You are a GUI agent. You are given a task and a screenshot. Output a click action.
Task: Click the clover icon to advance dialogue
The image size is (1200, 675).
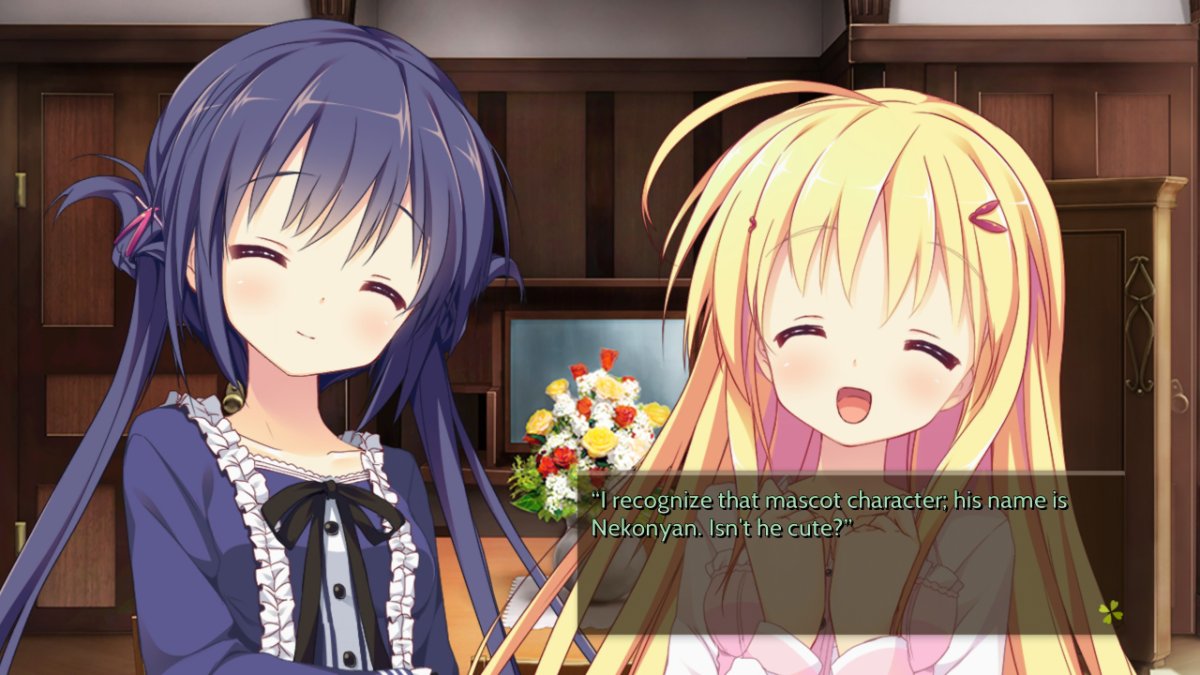1109,610
